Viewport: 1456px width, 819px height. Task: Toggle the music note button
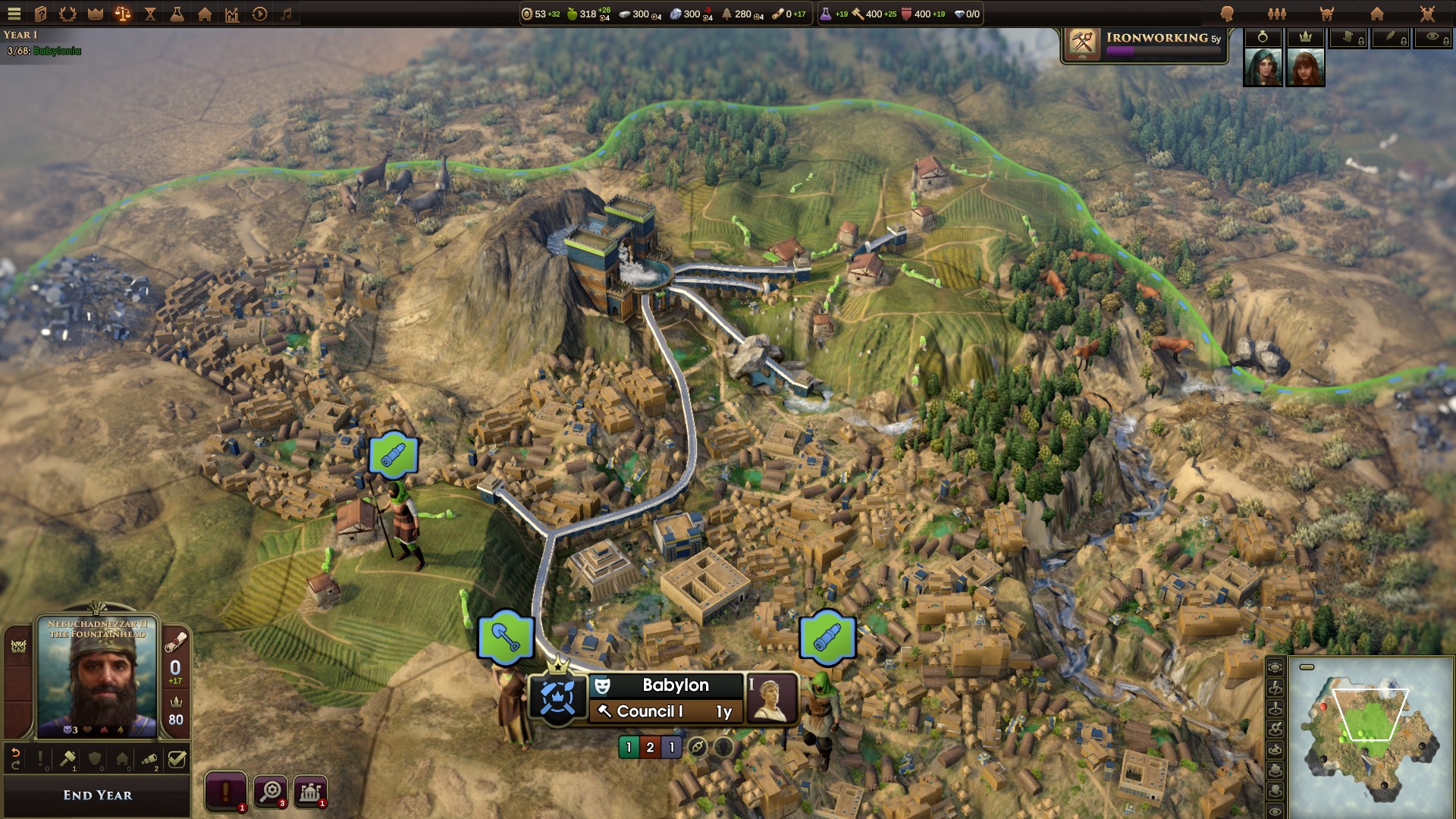[x=287, y=14]
